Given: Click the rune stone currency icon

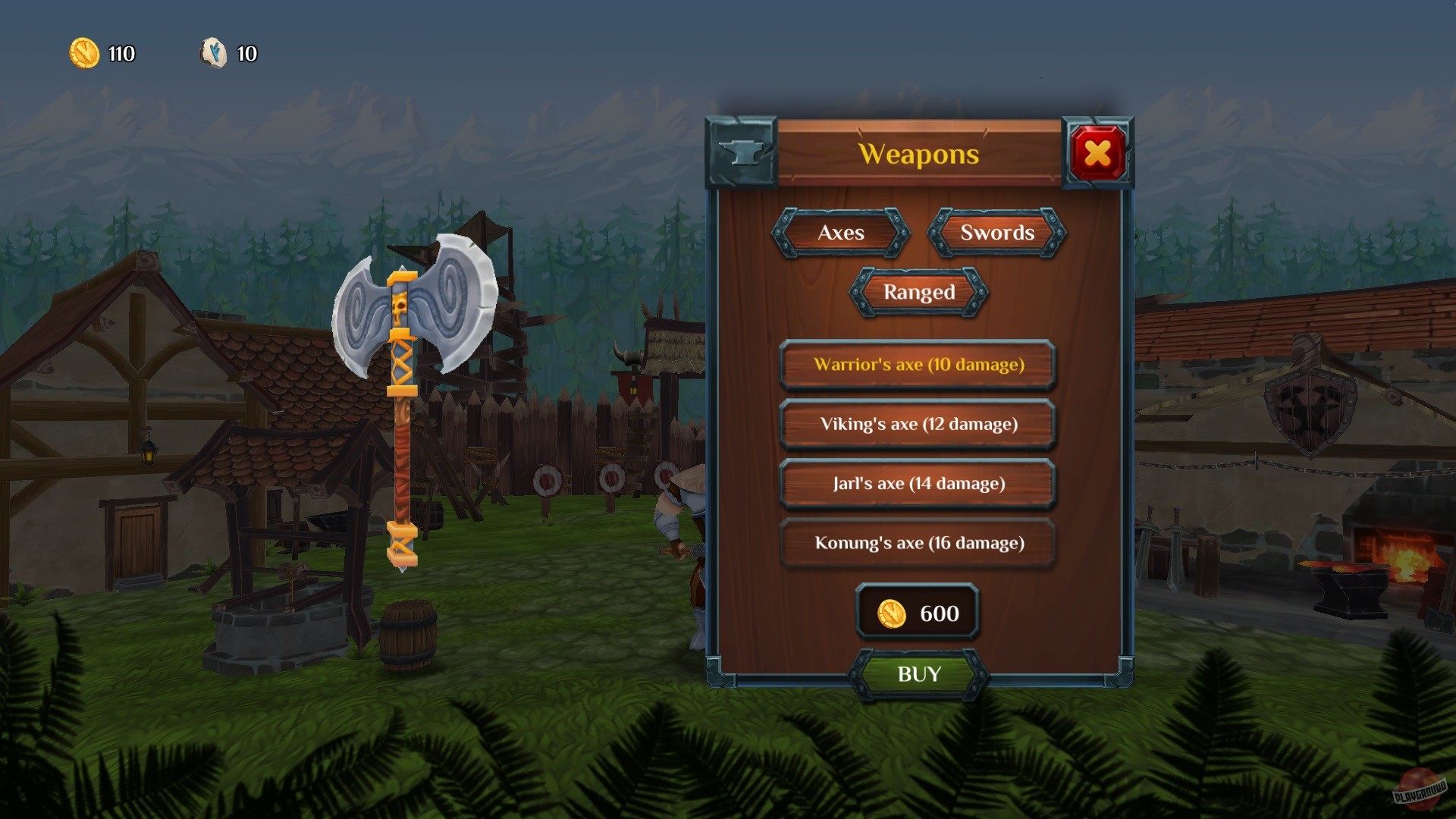Looking at the screenshot, I should [215, 54].
